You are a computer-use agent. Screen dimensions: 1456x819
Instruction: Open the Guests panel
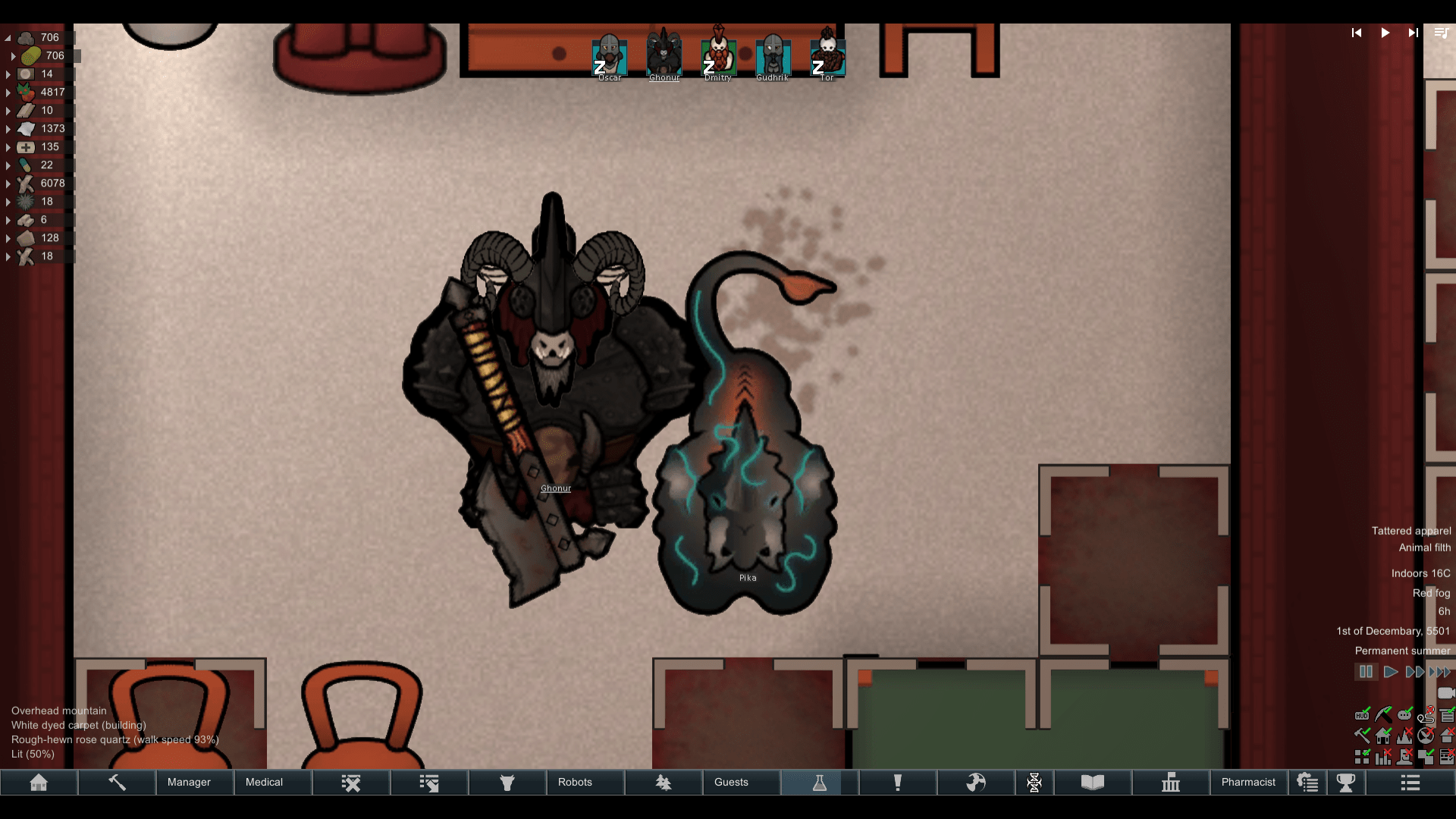click(x=730, y=782)
